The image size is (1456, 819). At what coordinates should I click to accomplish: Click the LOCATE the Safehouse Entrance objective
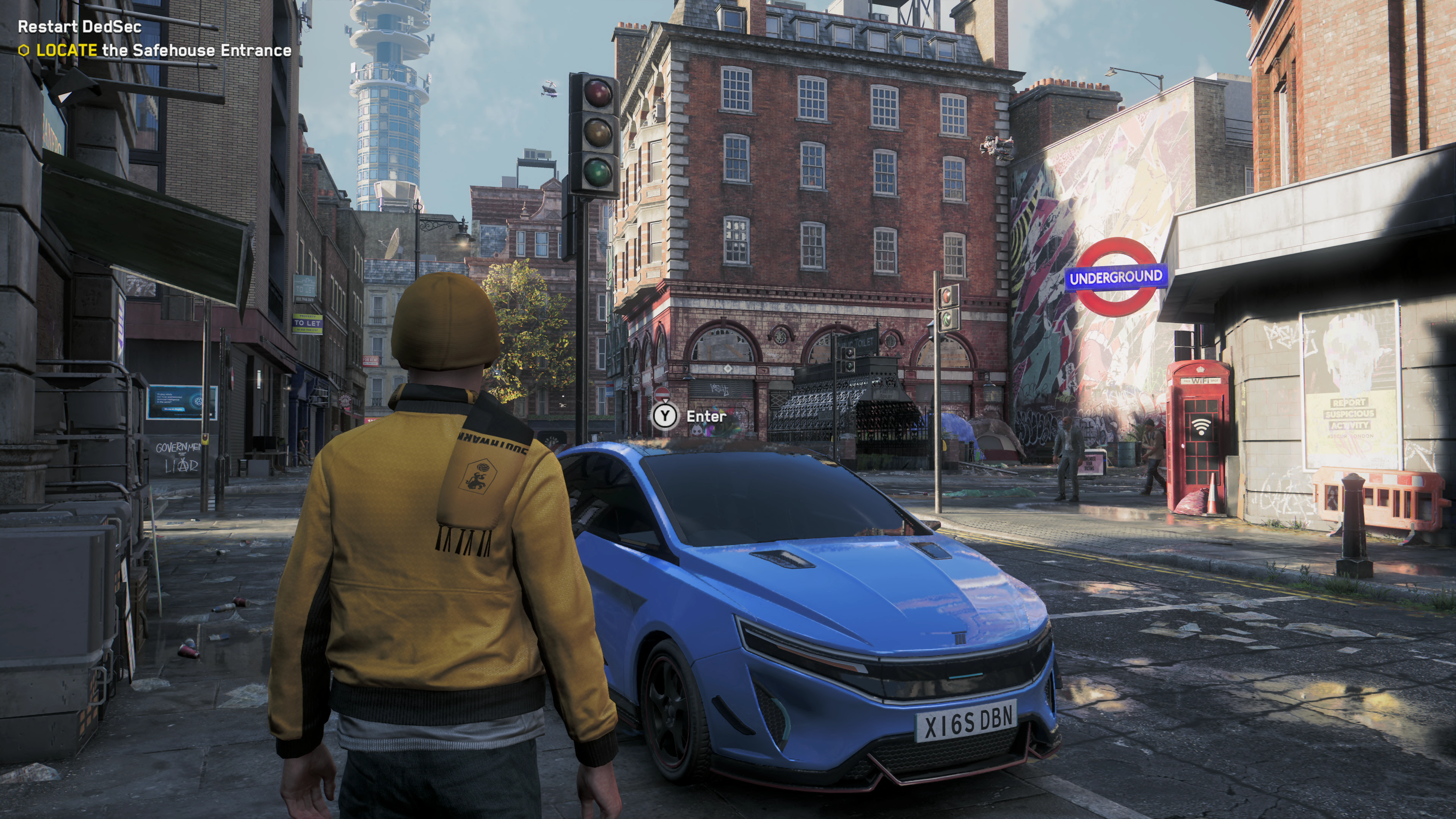click(x=164, y=51)
